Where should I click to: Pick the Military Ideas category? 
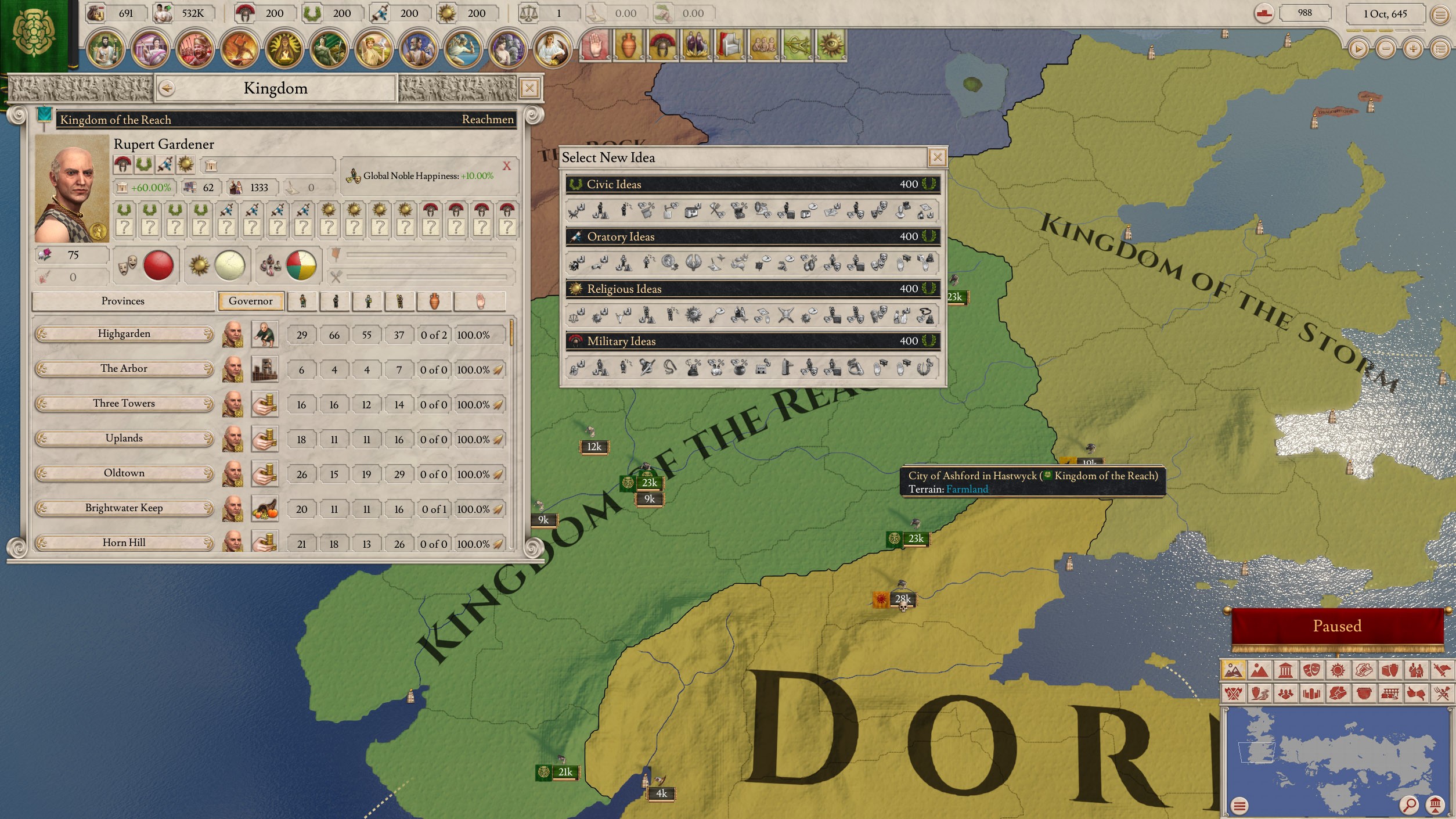(752, 341)
